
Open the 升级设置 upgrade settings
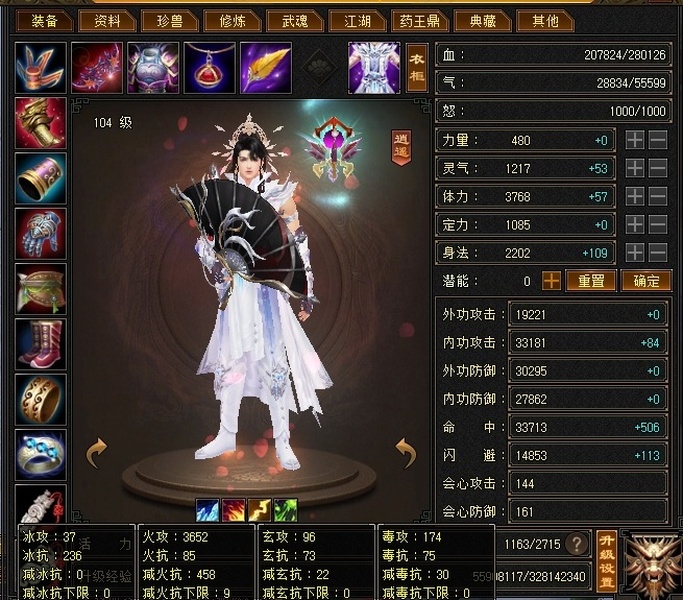pyautogui.click(x=605, y=561)
